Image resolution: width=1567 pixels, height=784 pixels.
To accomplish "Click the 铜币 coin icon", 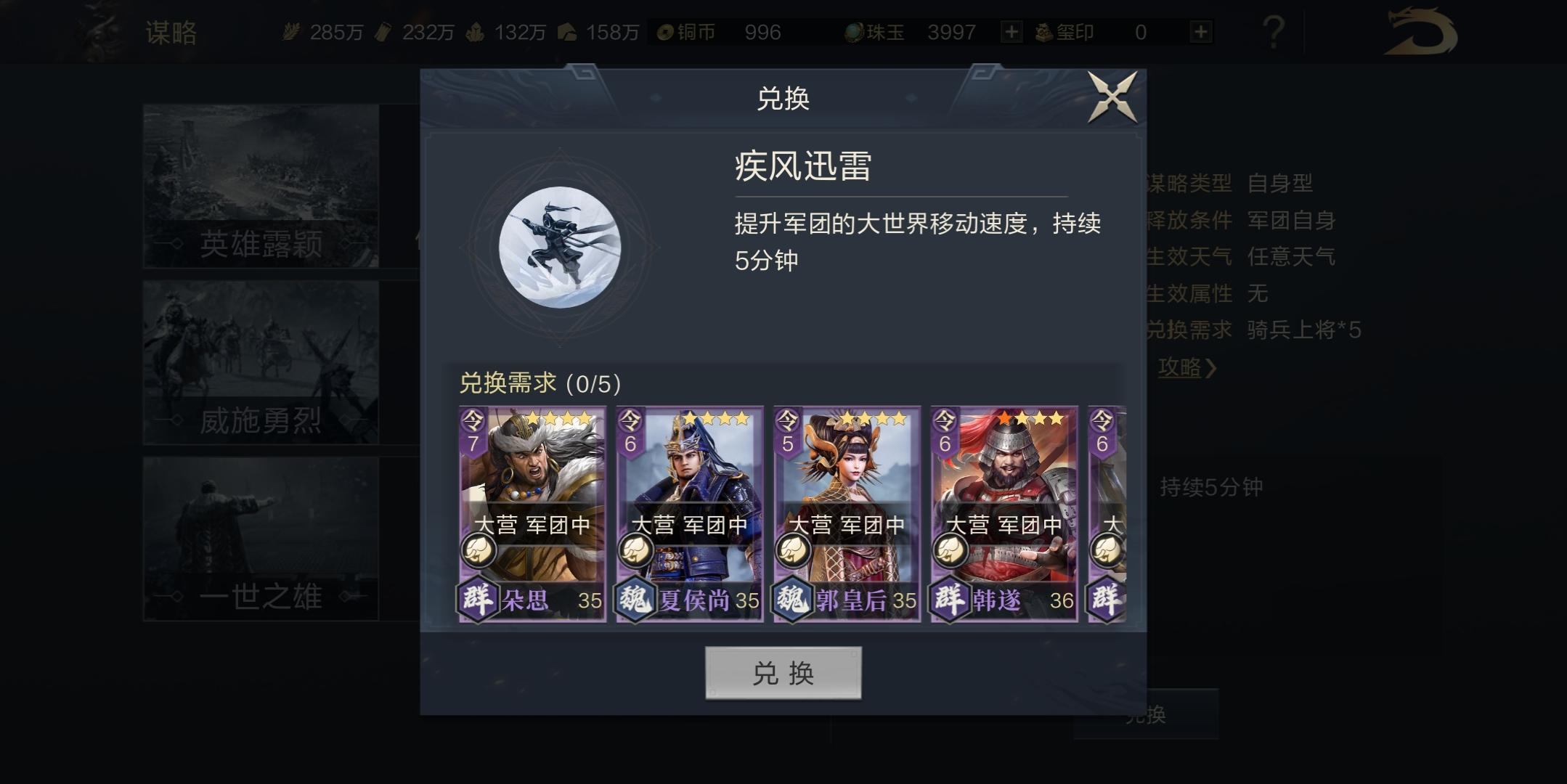I will [665, 32].
